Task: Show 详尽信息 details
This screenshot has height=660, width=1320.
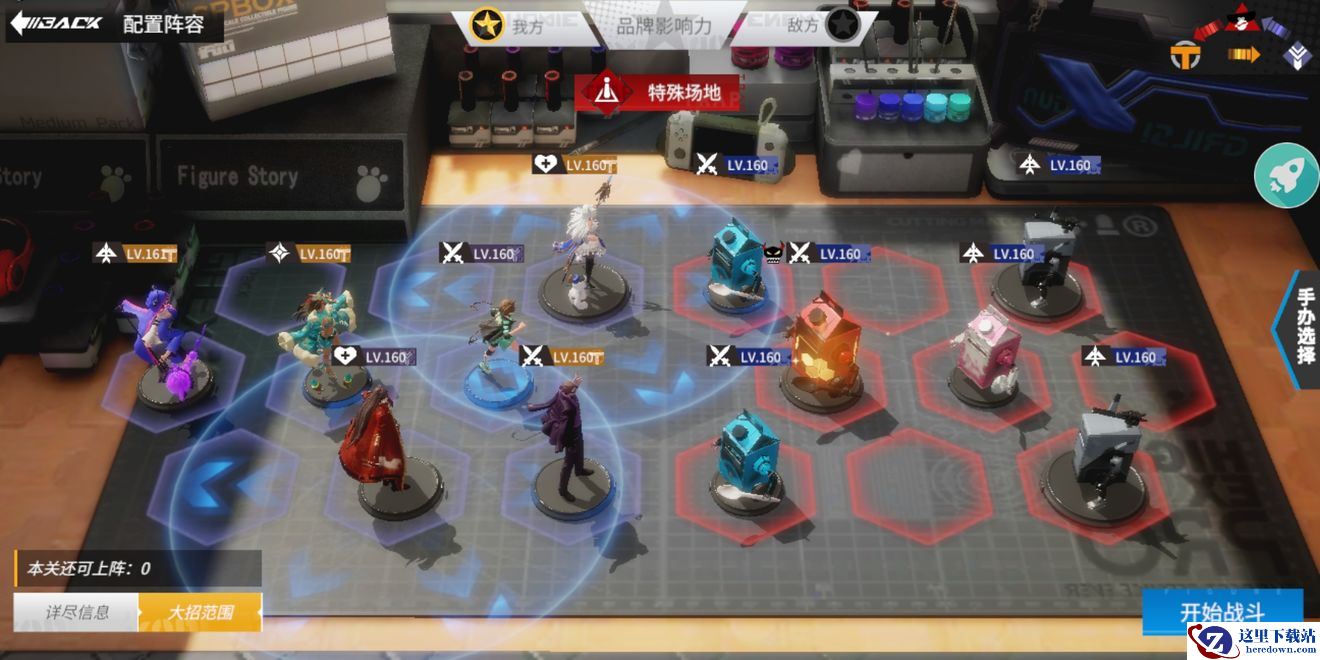Action: click(76, 612)
